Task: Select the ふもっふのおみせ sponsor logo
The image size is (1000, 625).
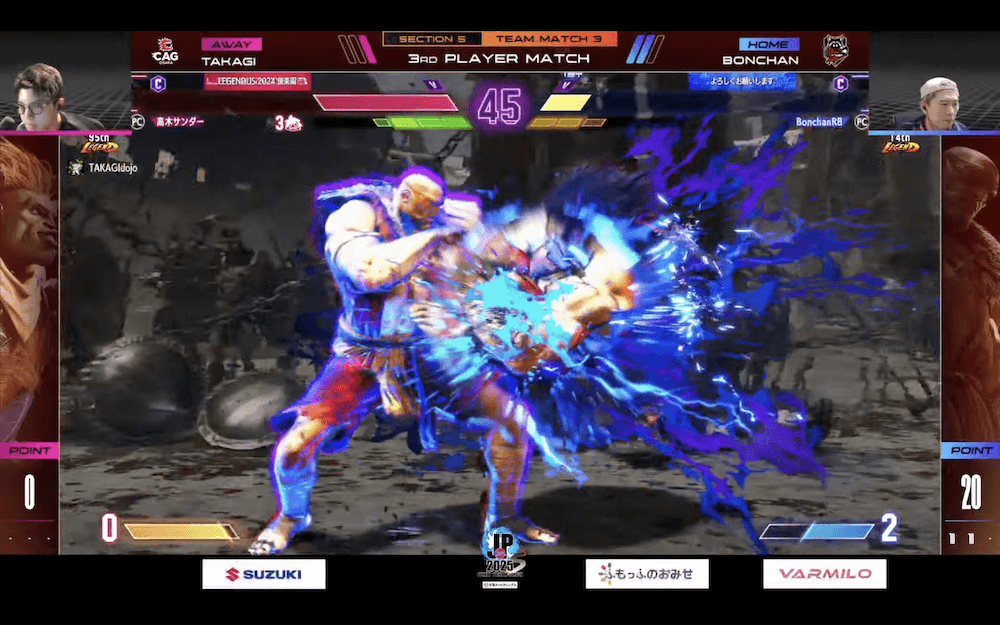Action: (x=647, y=574)
